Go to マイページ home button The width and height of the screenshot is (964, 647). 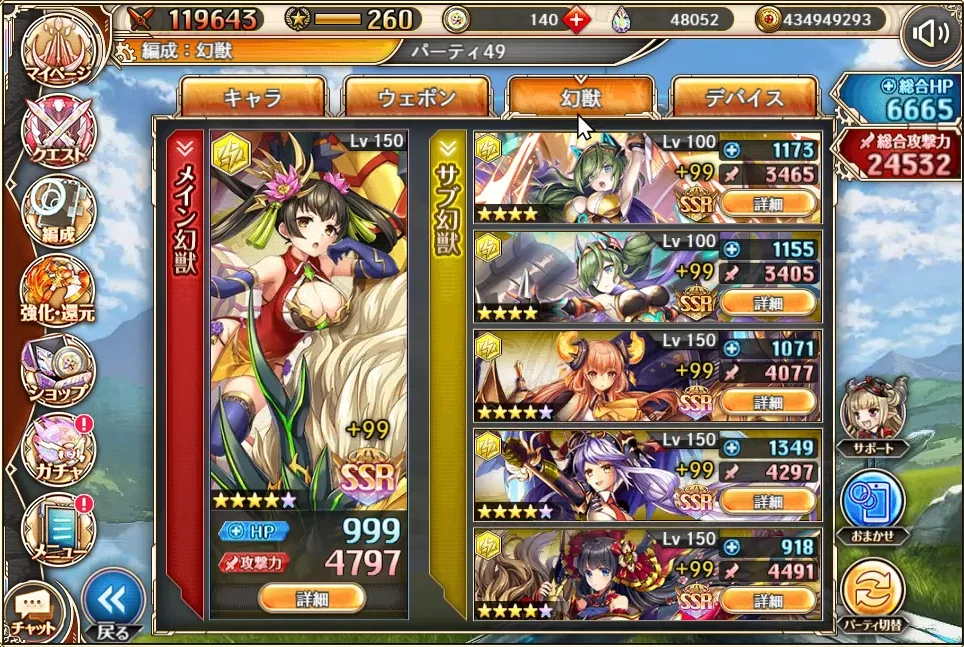pyautogui.click(x=57, y=50)
